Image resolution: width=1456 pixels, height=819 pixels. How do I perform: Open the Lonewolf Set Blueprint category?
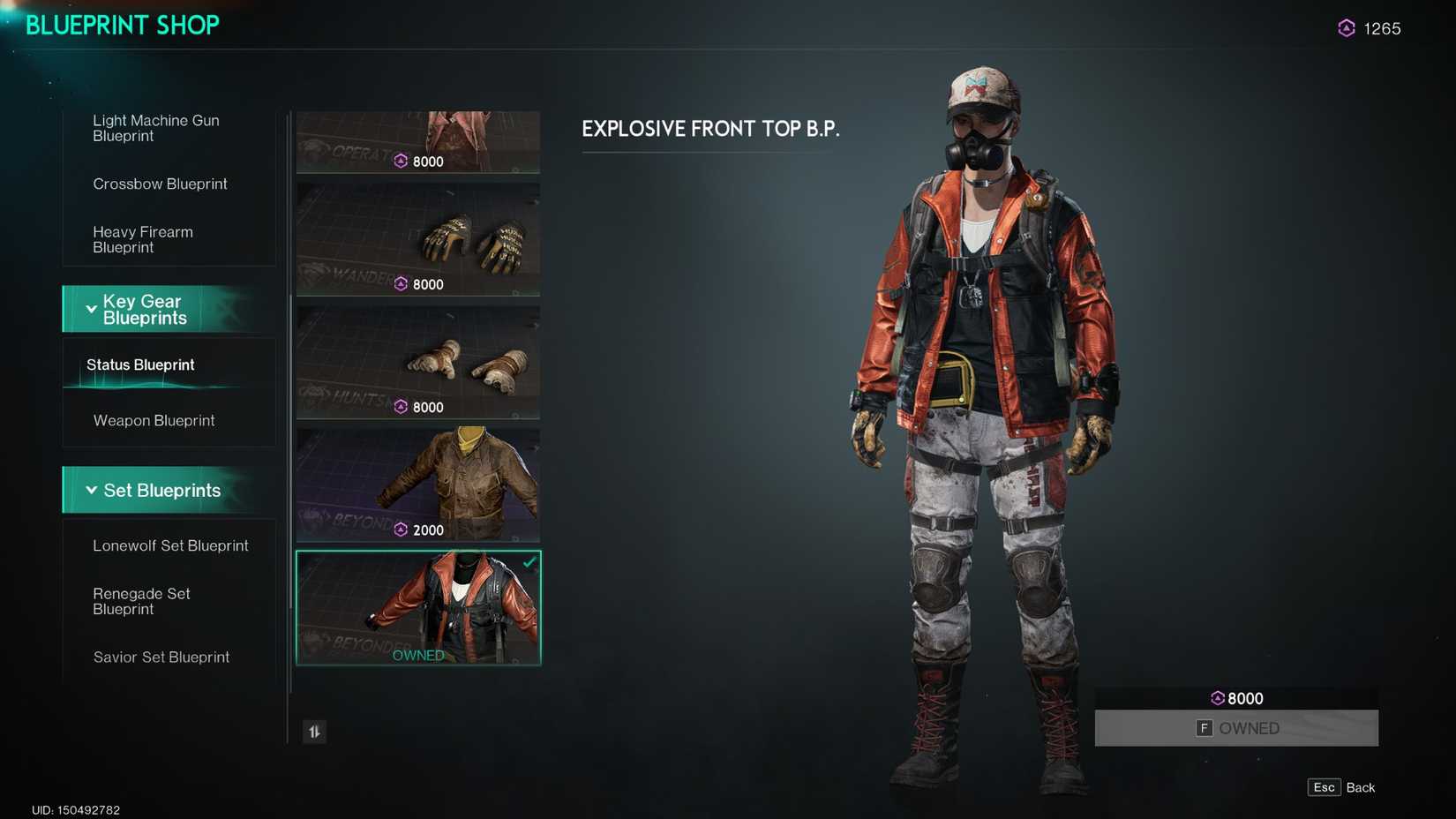(170, 545)
